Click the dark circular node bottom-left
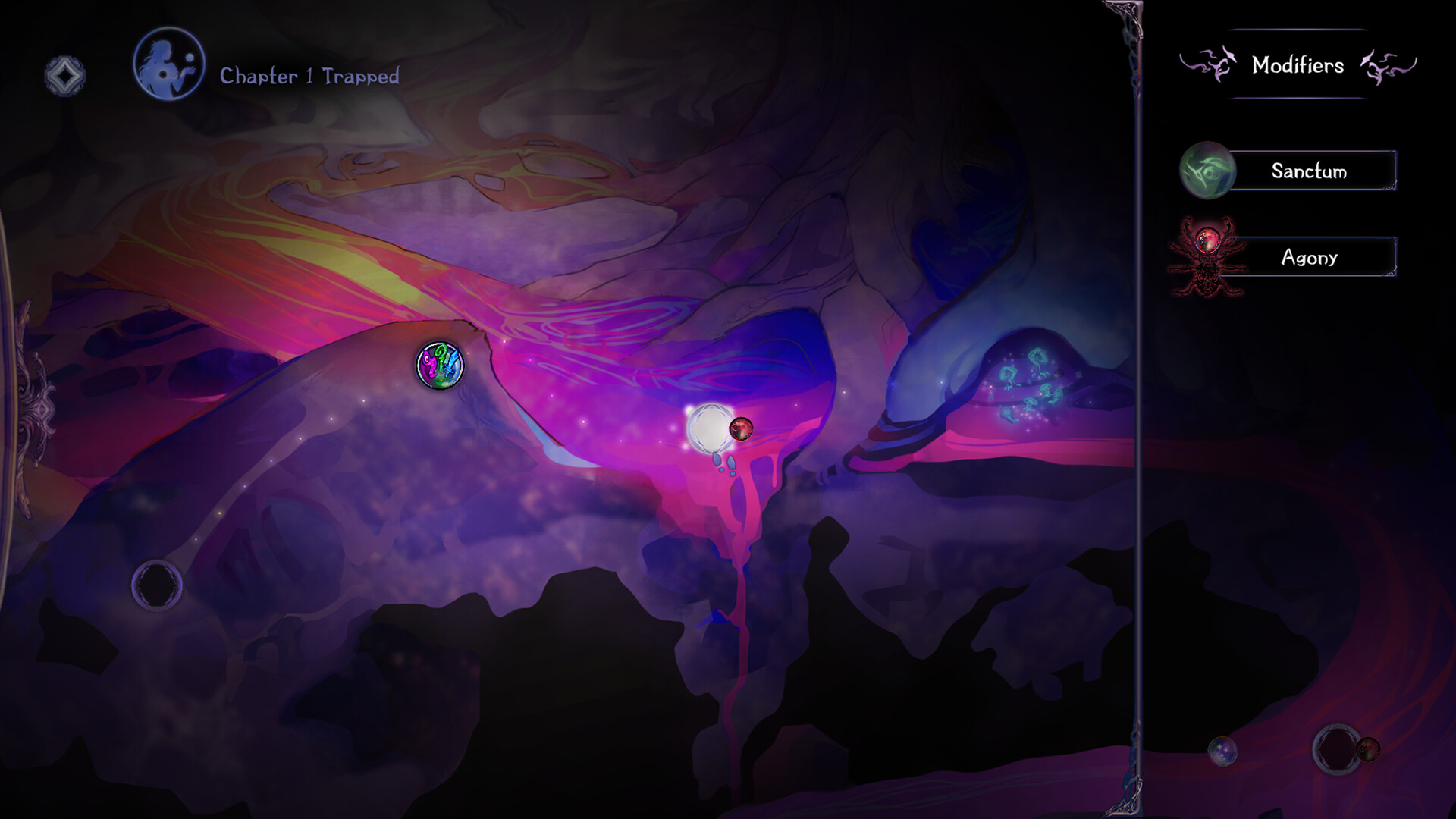The width and height of the screenshot is (1456, 819). (157, 582)
